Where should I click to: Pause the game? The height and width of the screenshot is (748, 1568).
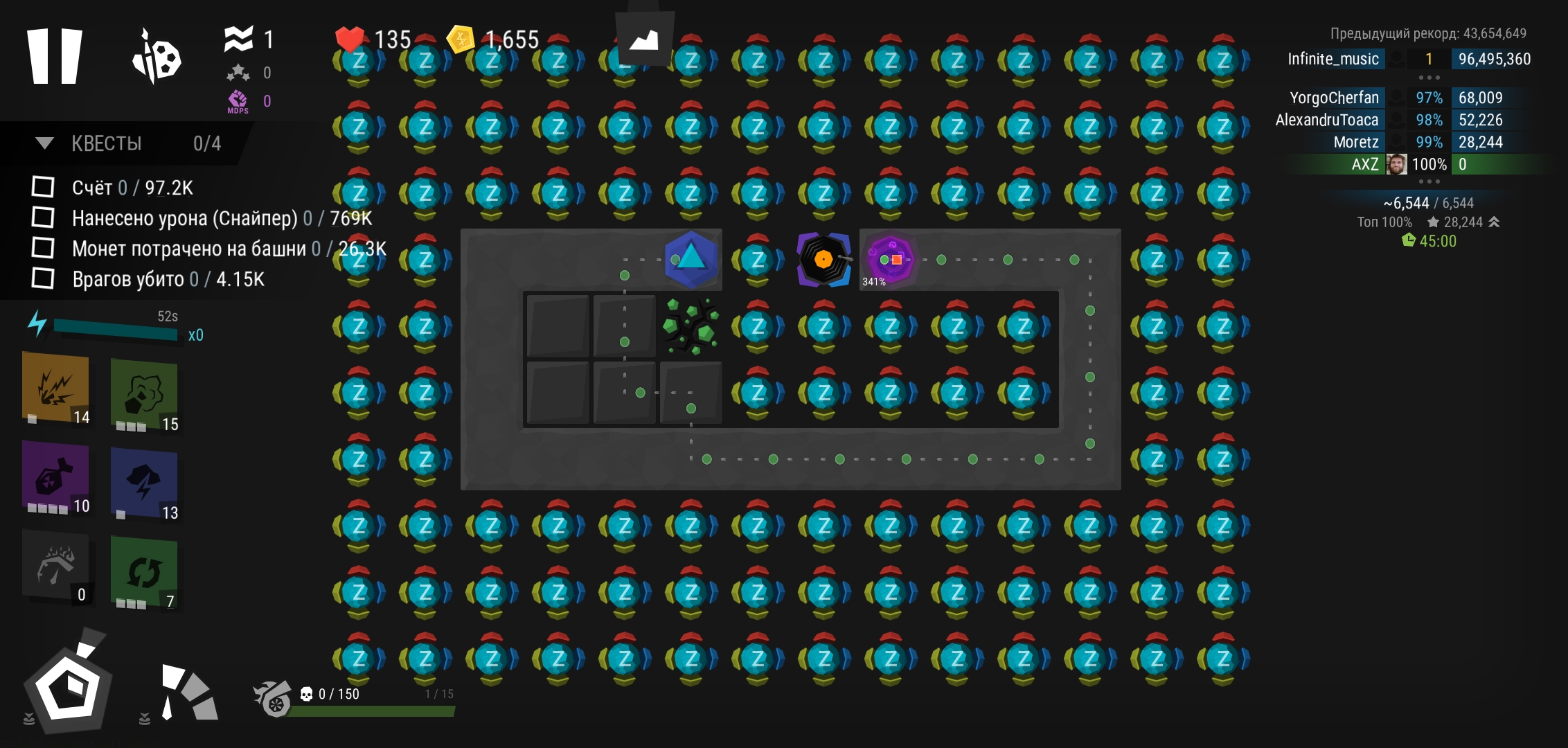click(54, 56)
